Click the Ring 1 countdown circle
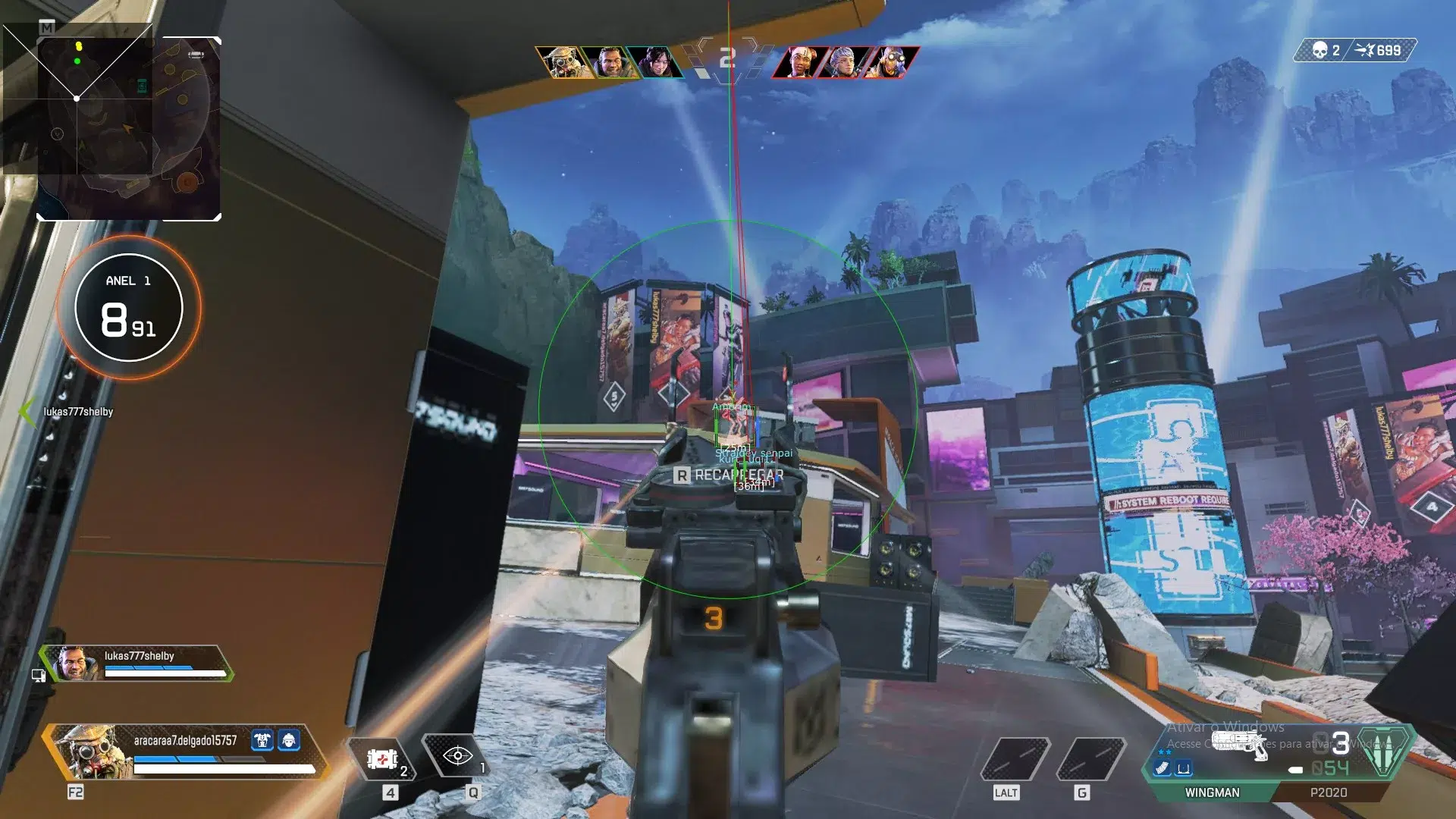Screen dimensions: 1456x819 point(129,308)
